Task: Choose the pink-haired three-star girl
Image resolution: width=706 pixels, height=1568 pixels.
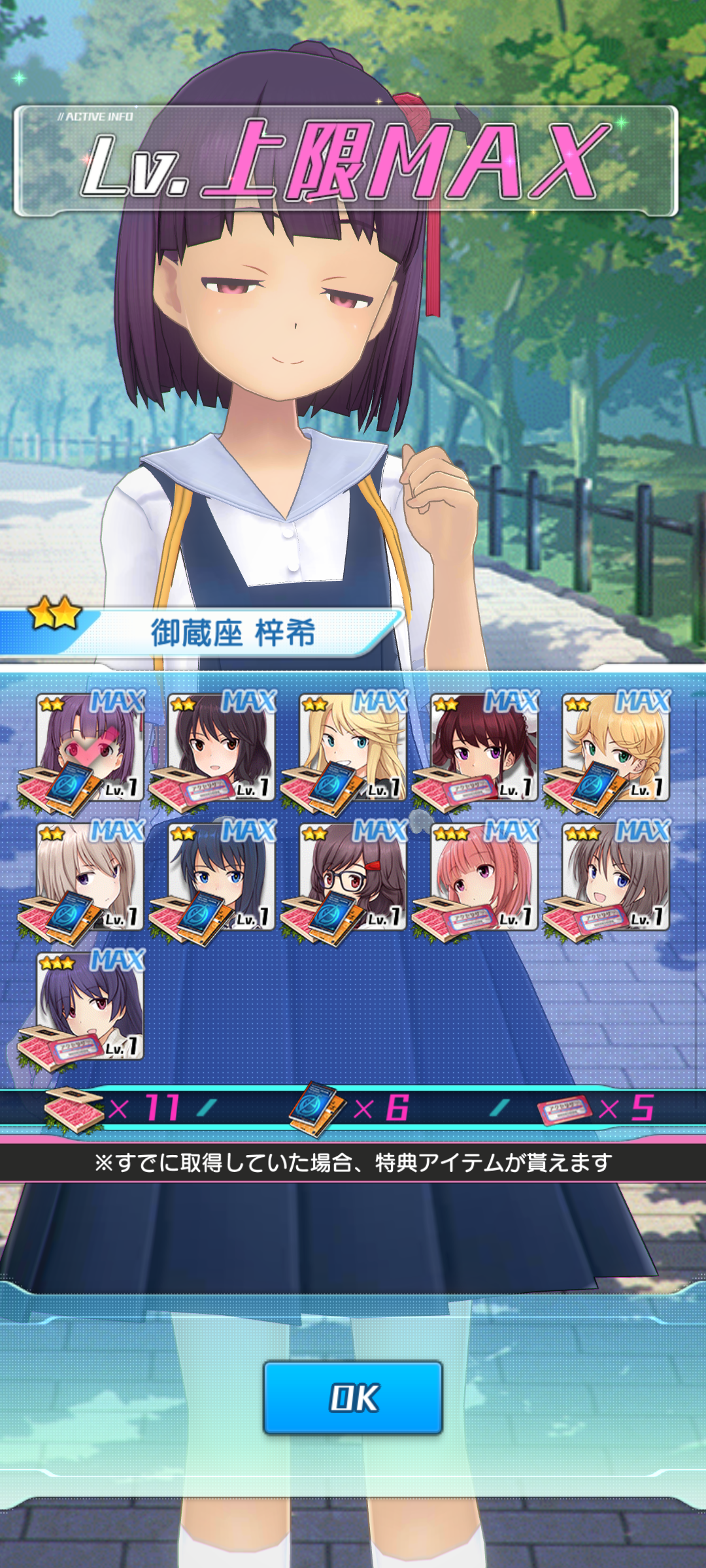Action: pos(484,876)
